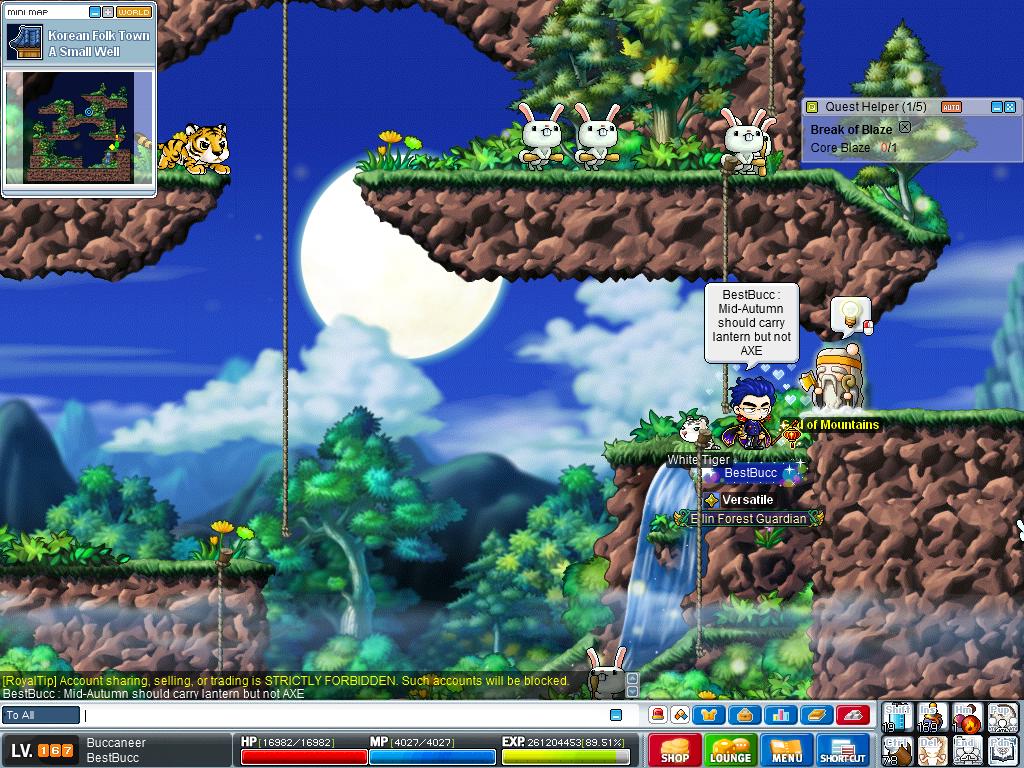1024x768 pixels.
Task: Open the game Menu button
Action: click(786, 750)
